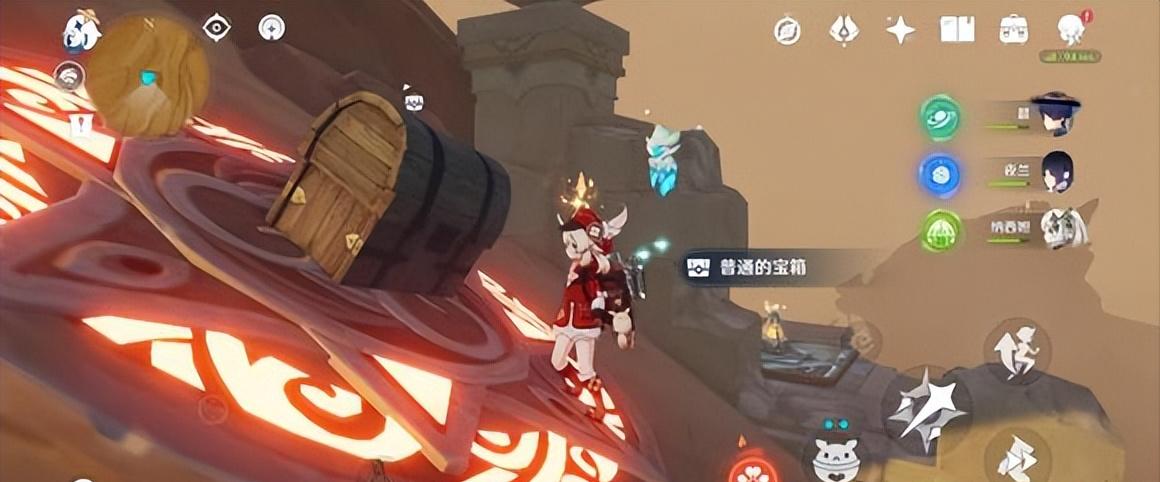Open the co-op multiplayer icon
Screen dimensions: 1160x482
click(x=68, y=76)
